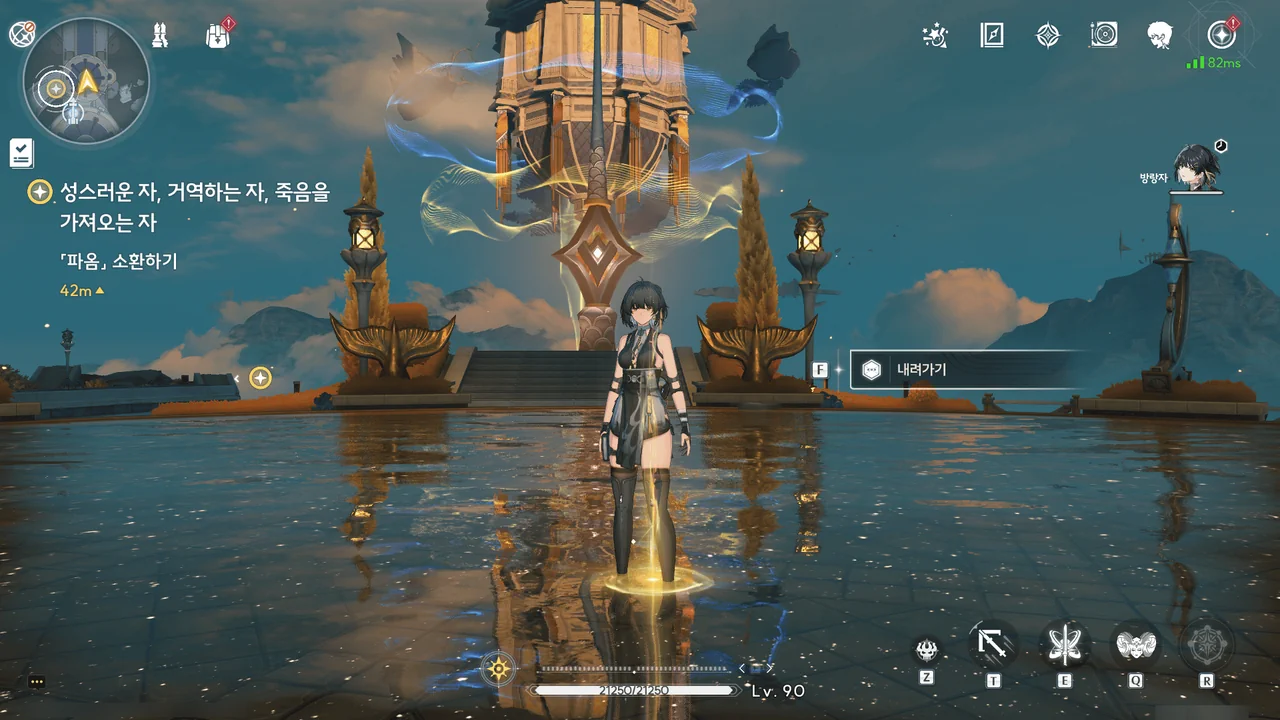Click the globe icon above the minimap

pos(22,34)
